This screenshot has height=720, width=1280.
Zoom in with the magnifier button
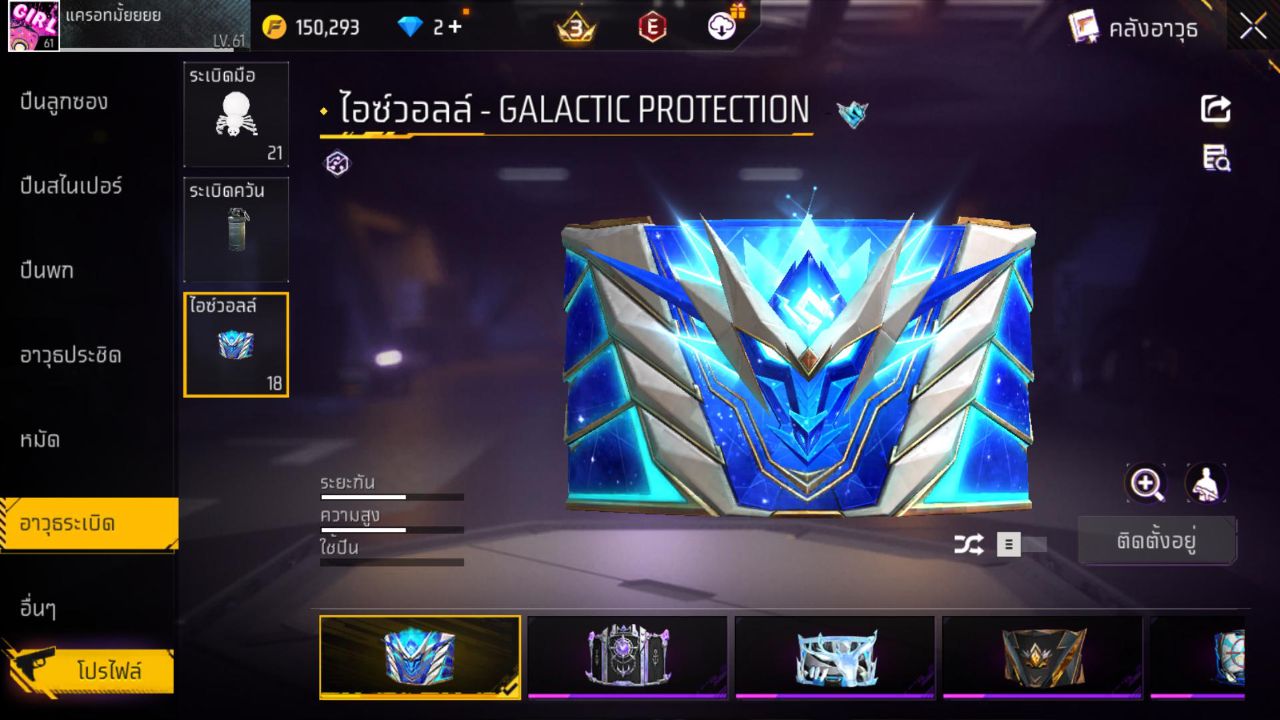coord(1146,484)
